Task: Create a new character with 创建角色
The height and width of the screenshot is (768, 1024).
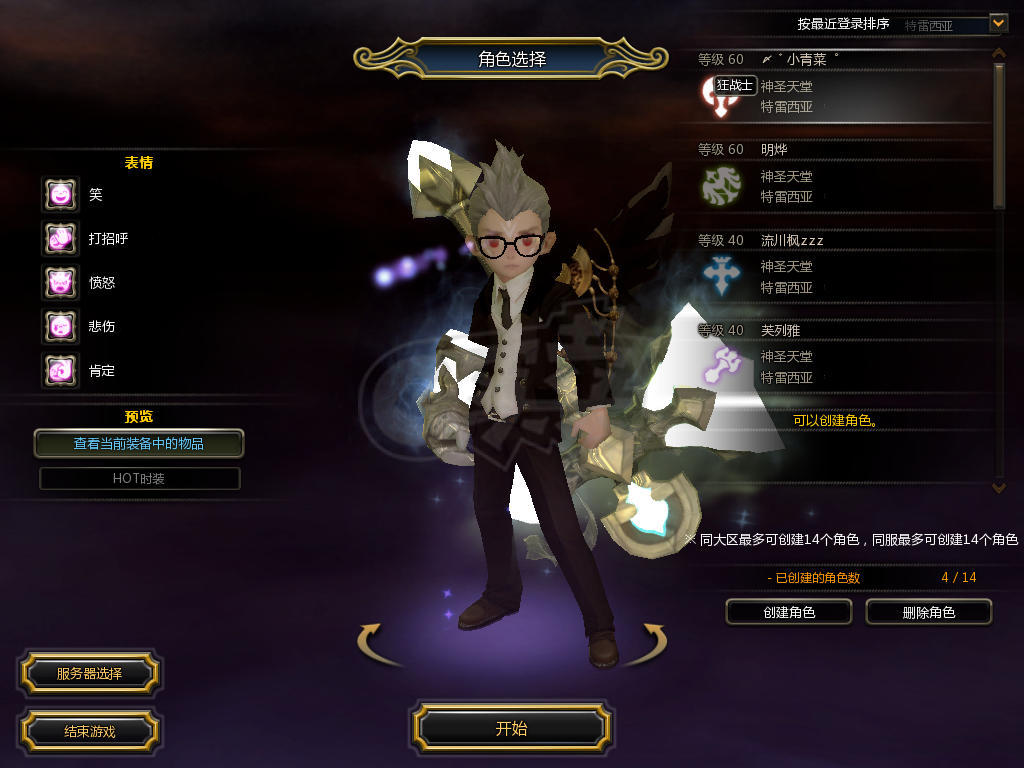Action: pos(788,612)
